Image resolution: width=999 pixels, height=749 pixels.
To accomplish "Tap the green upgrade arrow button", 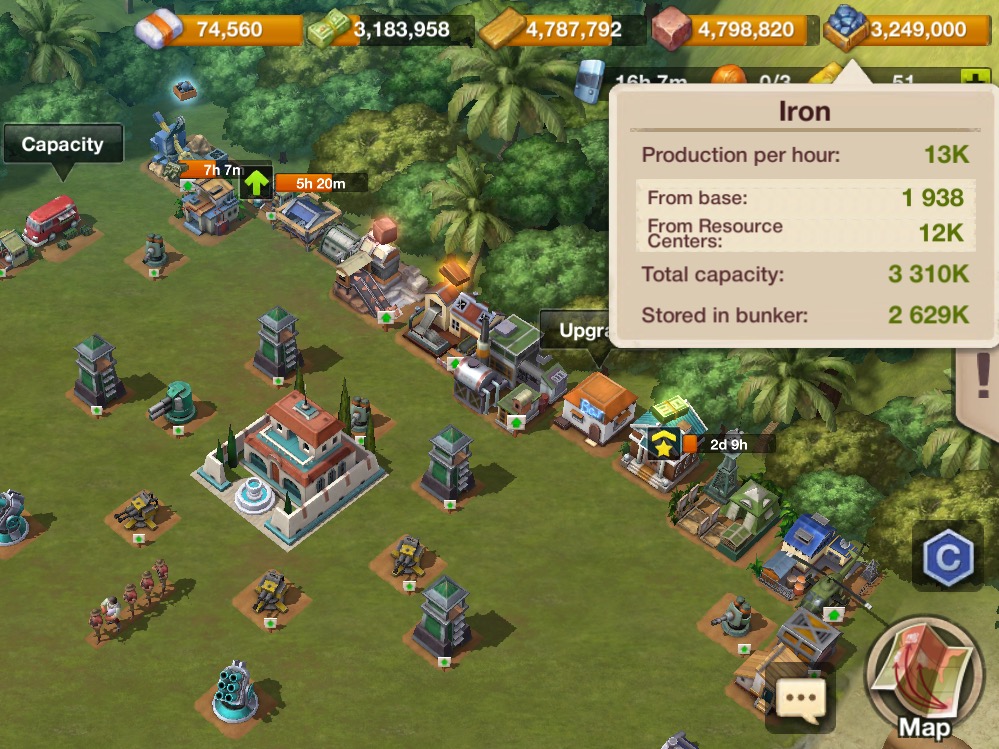I will pyautogui.click(x=256, y=183).
